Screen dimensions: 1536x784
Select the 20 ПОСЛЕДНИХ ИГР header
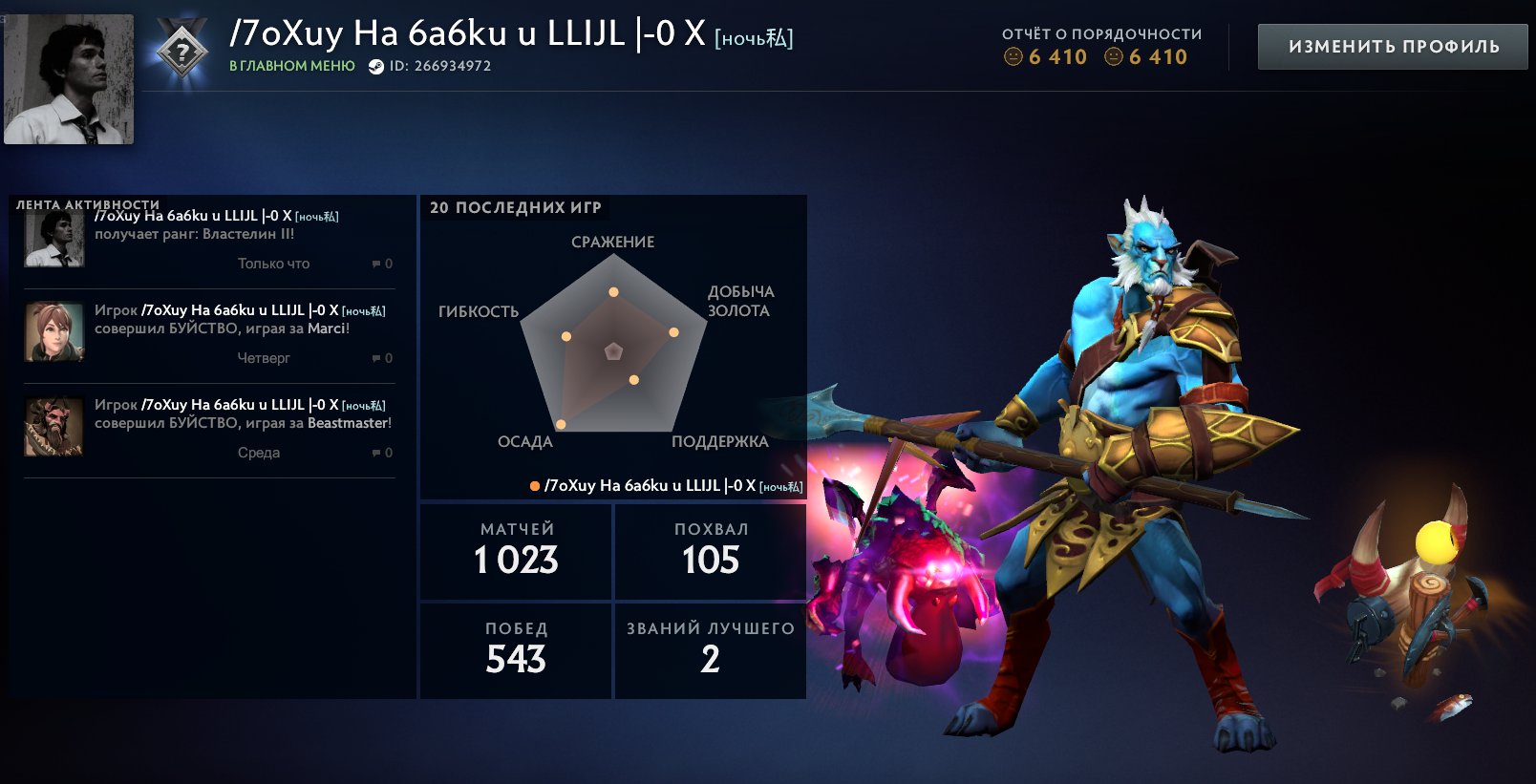[x=515, y=204]
